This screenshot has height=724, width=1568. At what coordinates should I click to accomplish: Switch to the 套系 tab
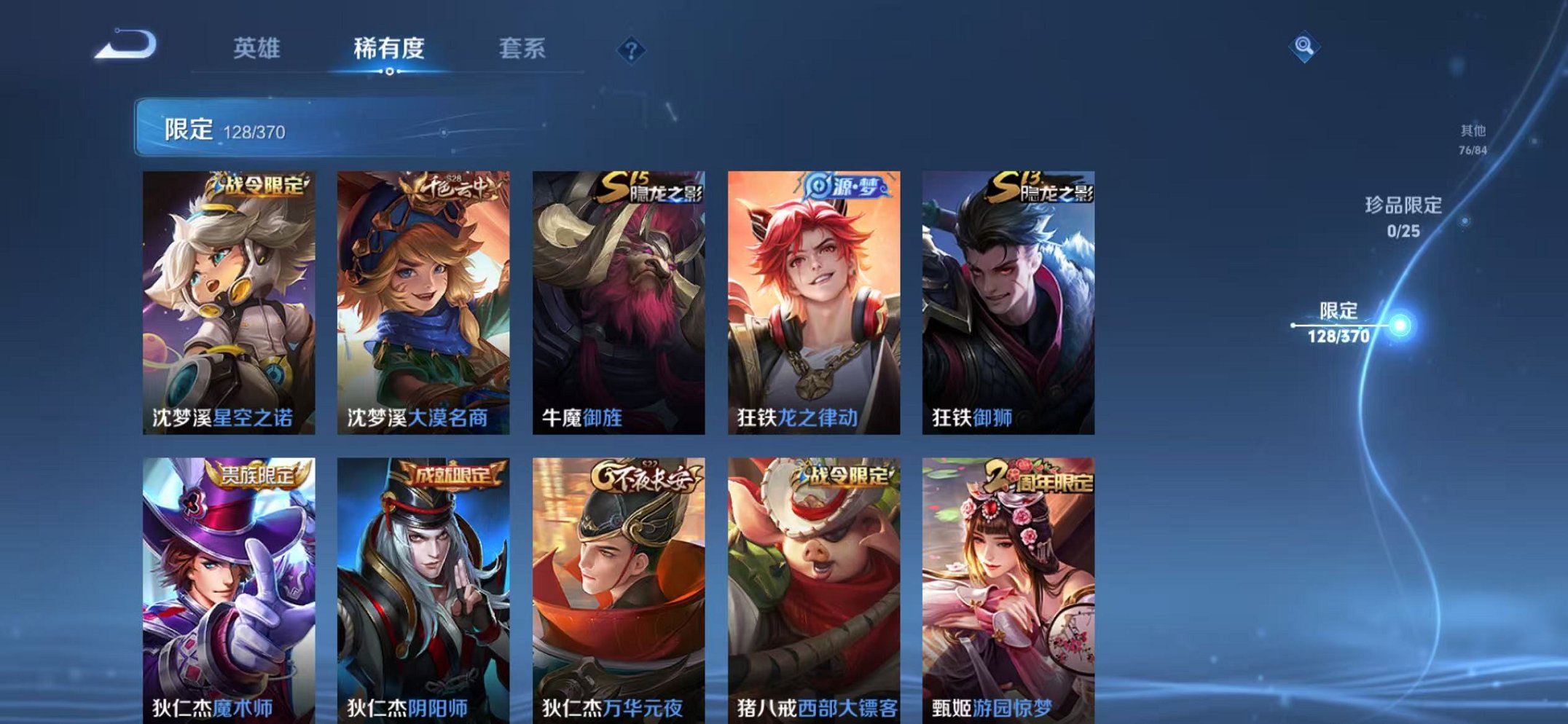522,47
